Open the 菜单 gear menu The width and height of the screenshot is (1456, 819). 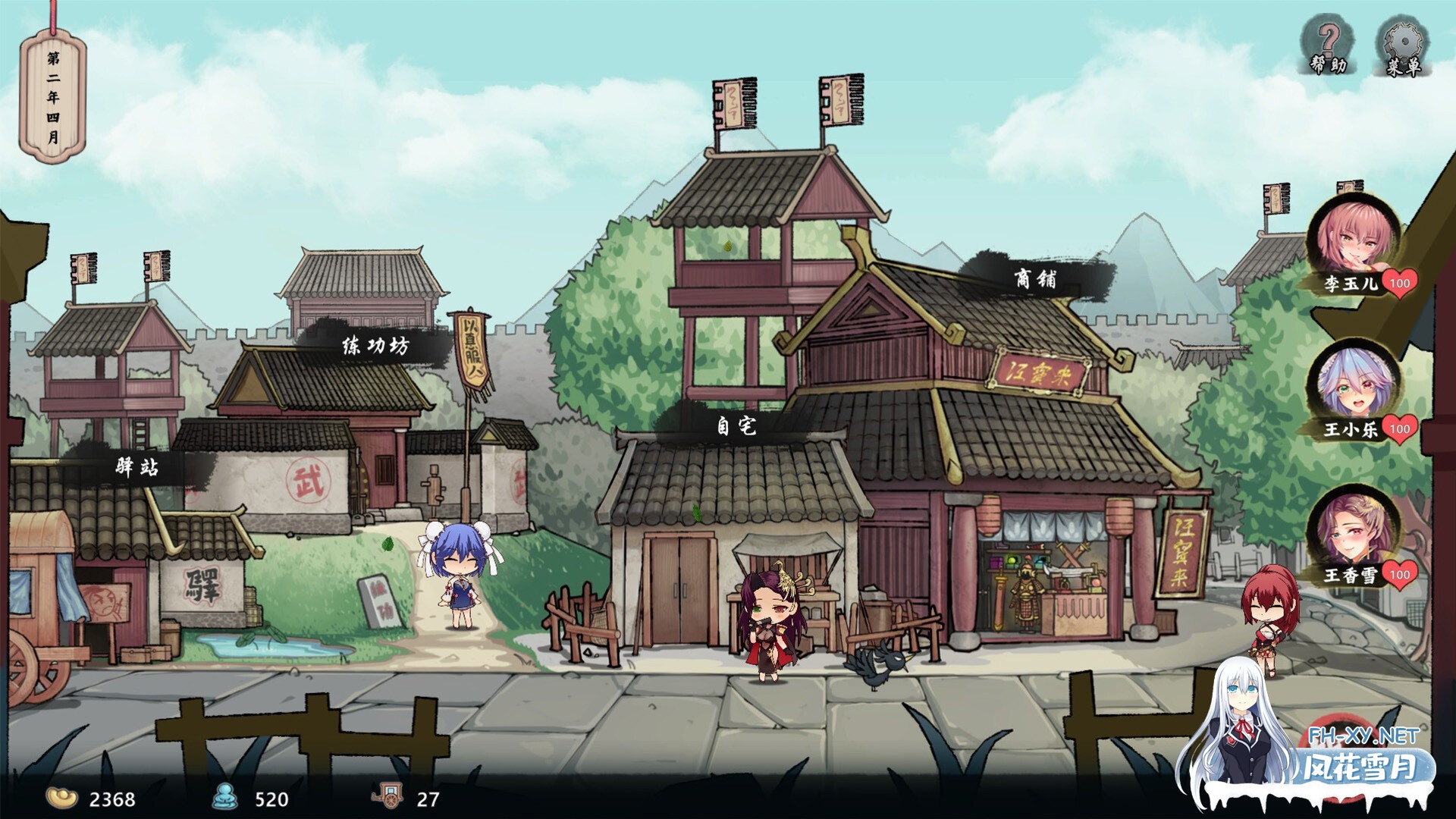1403,49
